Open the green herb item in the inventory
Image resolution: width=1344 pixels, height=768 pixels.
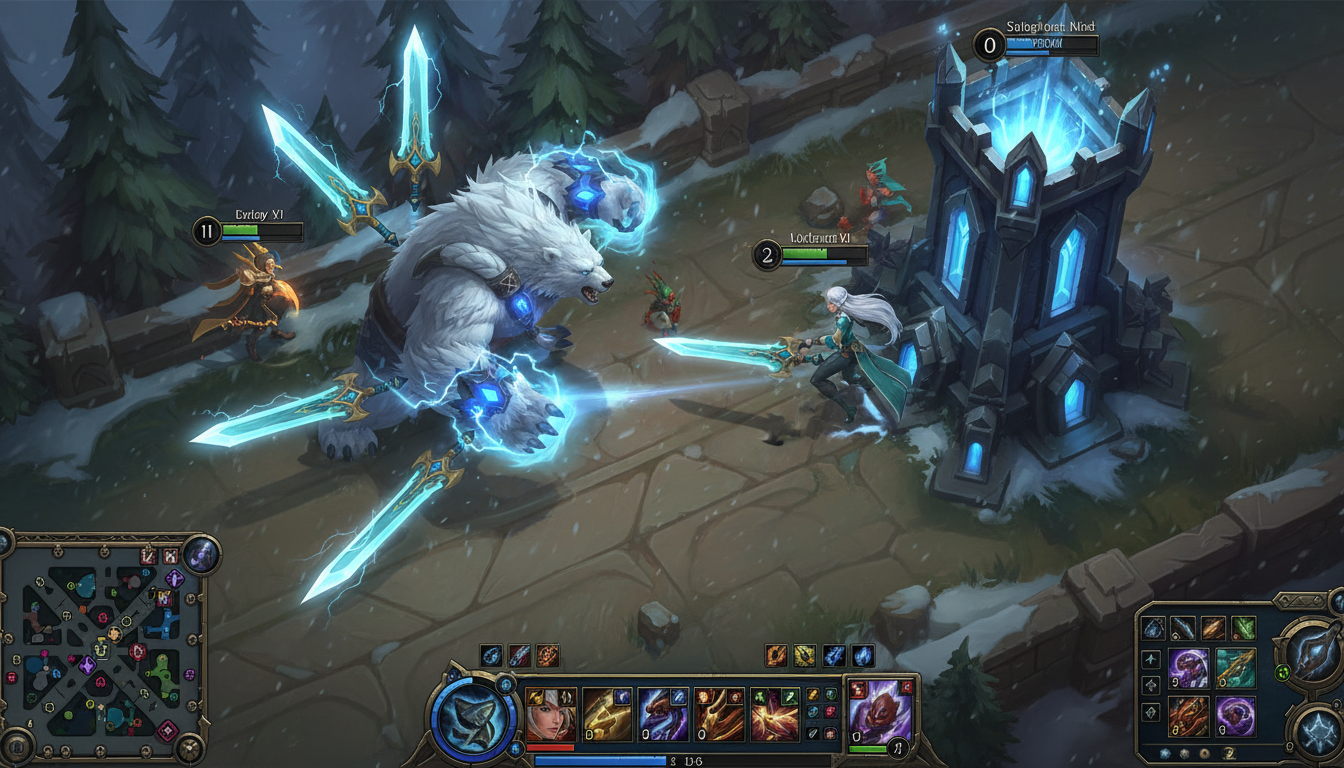click(x=1242, y=628)
